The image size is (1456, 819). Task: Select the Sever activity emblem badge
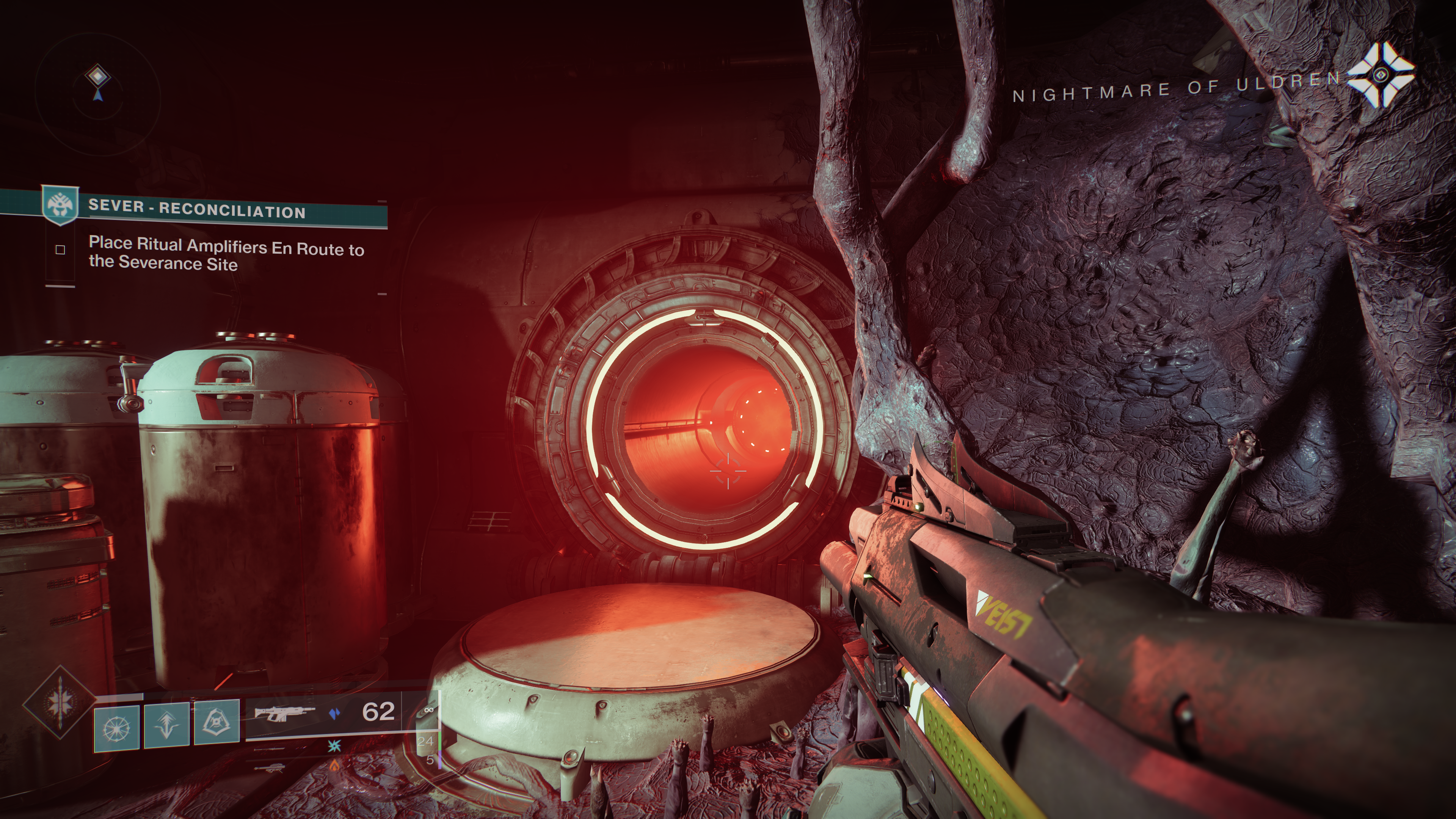[x=60, y=205]
